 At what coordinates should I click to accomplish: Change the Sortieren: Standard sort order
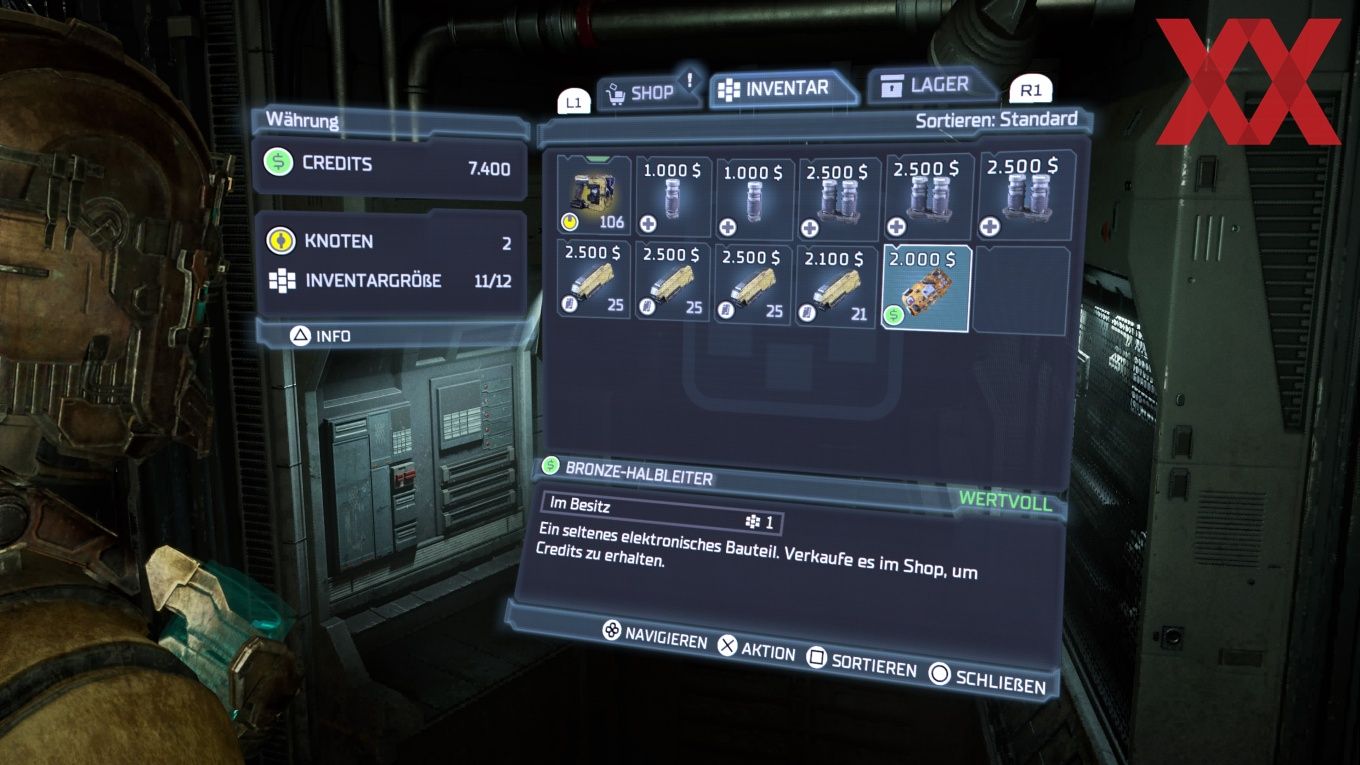(x=996, y=120)
